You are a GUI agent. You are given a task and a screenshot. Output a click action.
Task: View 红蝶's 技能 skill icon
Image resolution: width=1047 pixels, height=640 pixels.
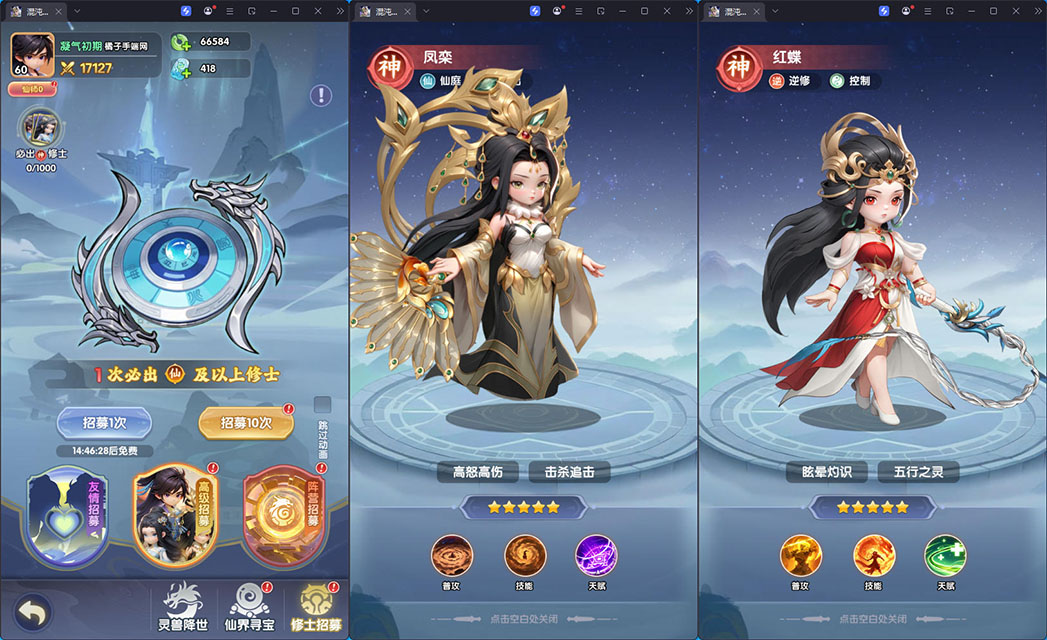point(874,556)
